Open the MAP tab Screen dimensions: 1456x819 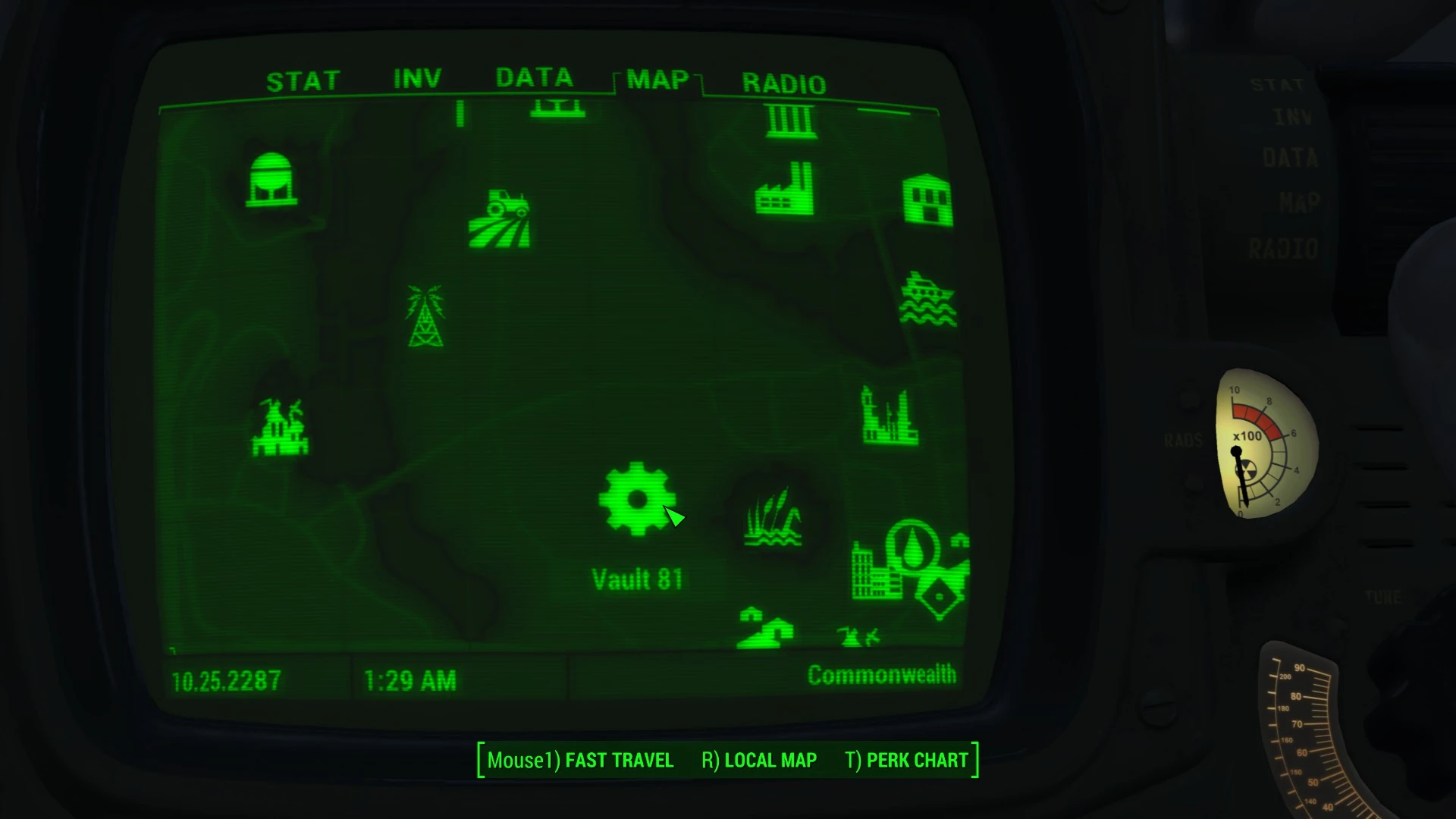pos(657,80)
